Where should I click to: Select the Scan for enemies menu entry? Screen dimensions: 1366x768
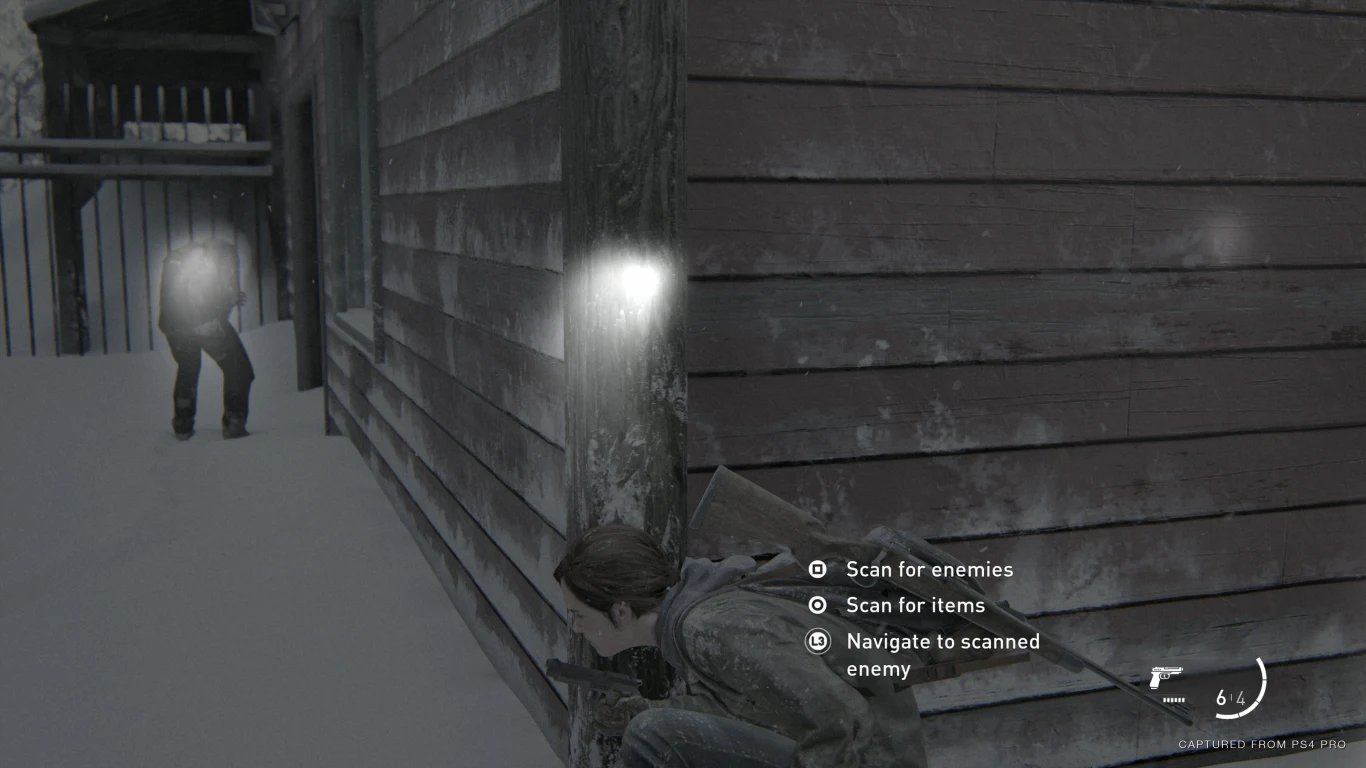pos(929,569)
